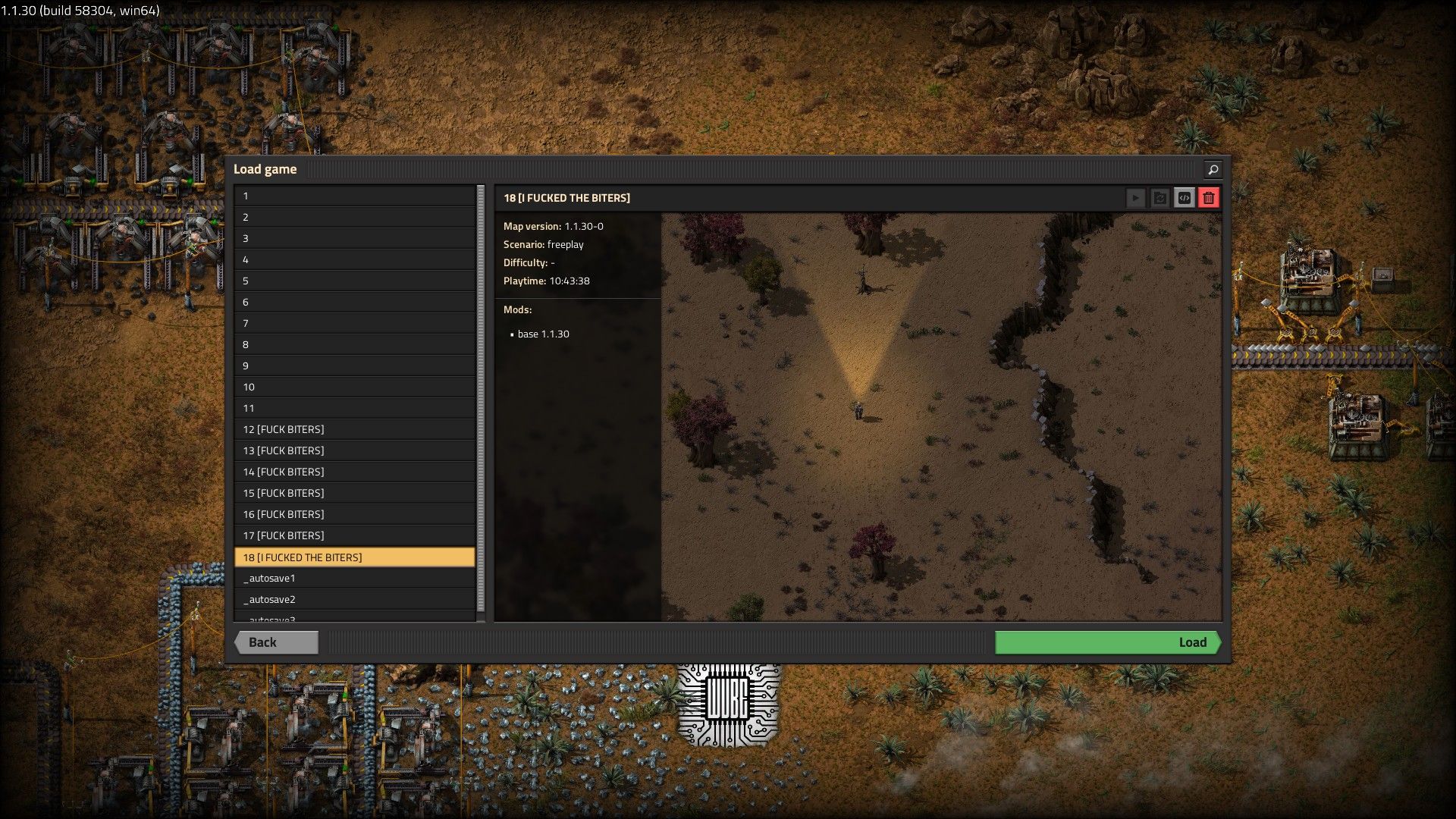
Task: Go back with the Back button
Action: [276, 642]
